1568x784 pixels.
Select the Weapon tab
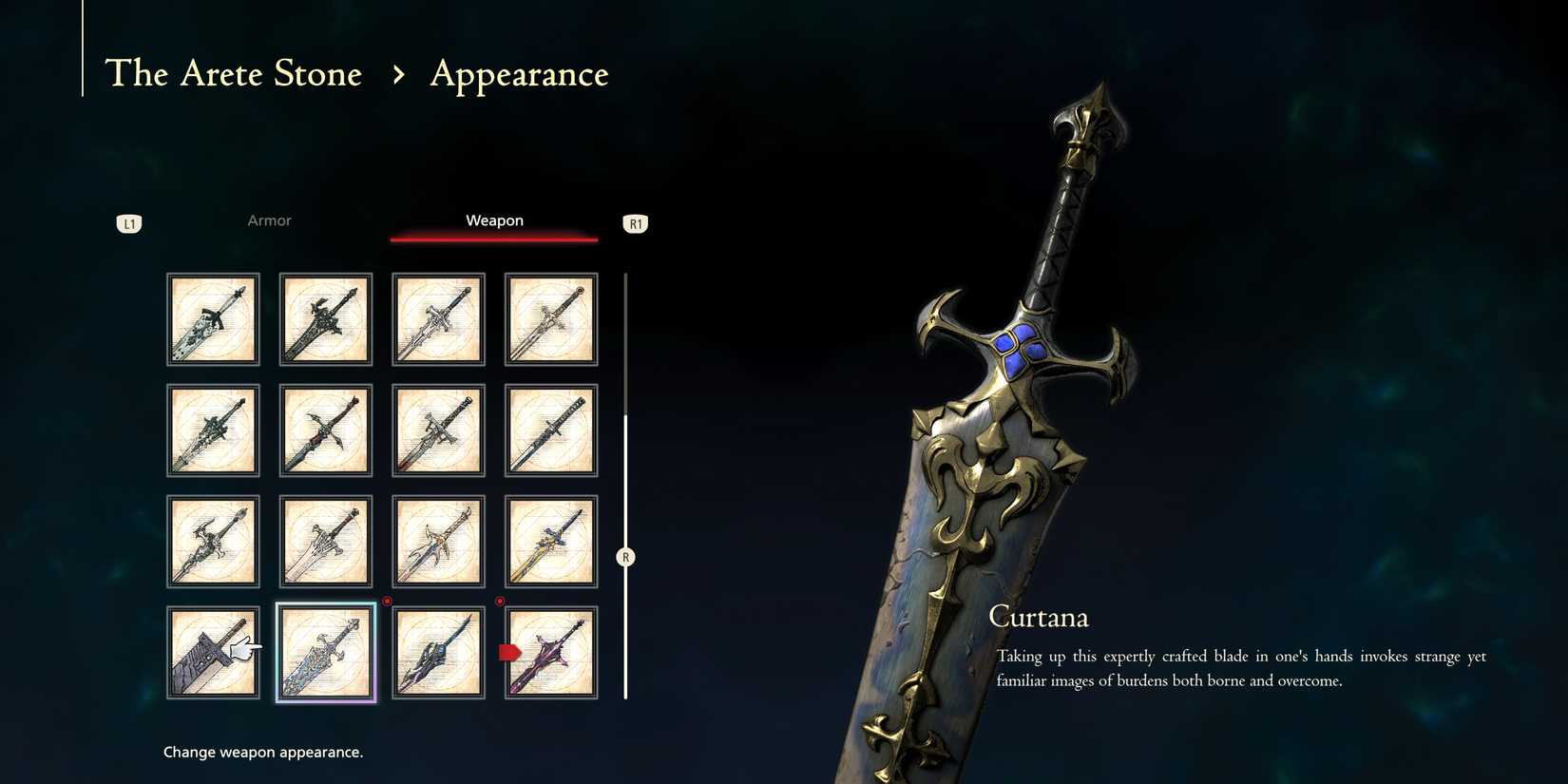point(494,220)
